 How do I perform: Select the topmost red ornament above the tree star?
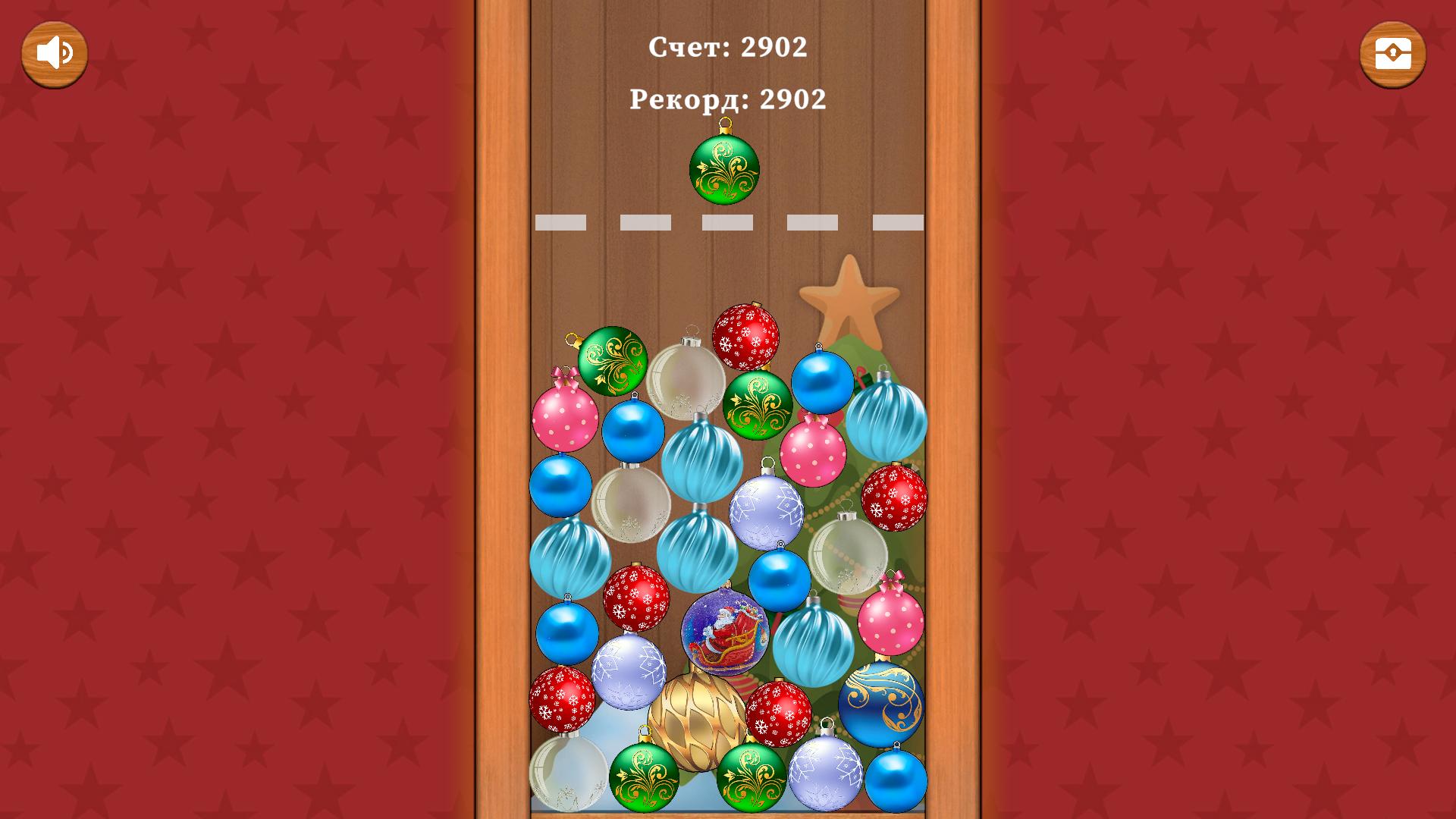[746, 337]
